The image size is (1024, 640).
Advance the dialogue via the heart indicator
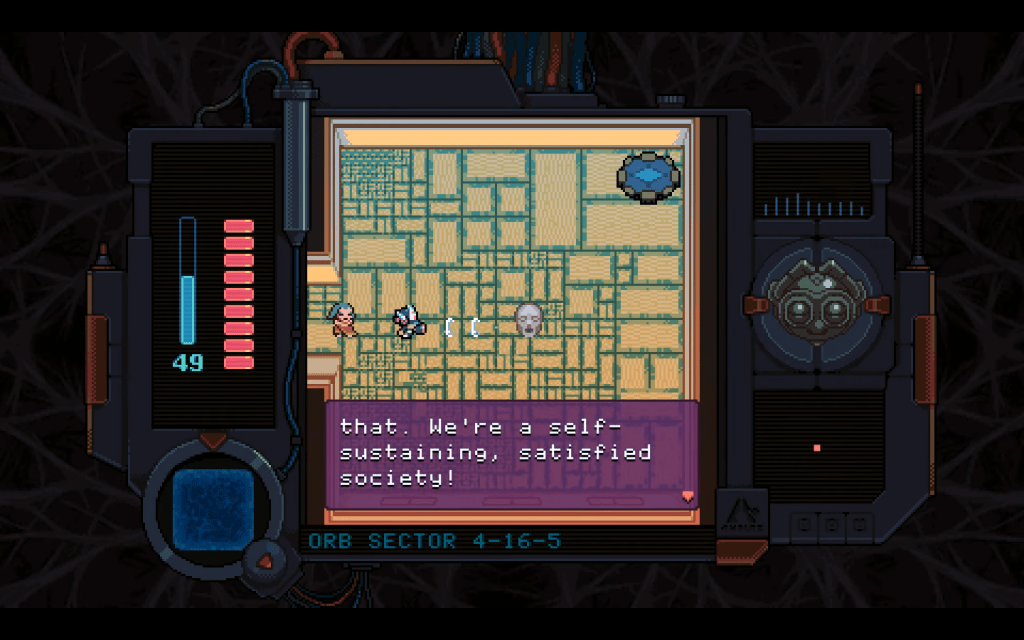[686, 495]
